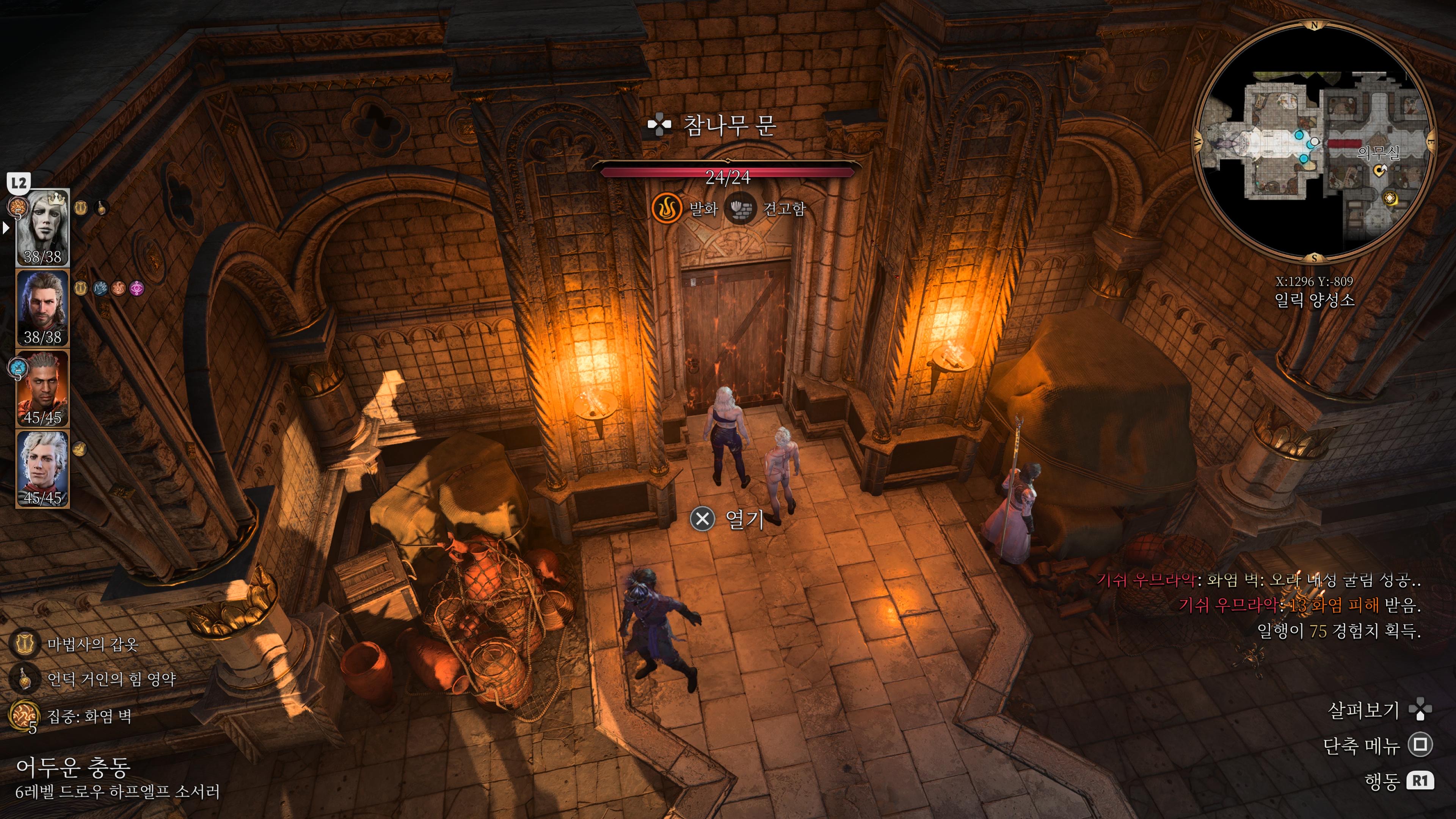Switch to the pale silver-haired elf portrait
Image resolution: width=1456 pixels, height=819 pixels.
click(x=43, y=469)
